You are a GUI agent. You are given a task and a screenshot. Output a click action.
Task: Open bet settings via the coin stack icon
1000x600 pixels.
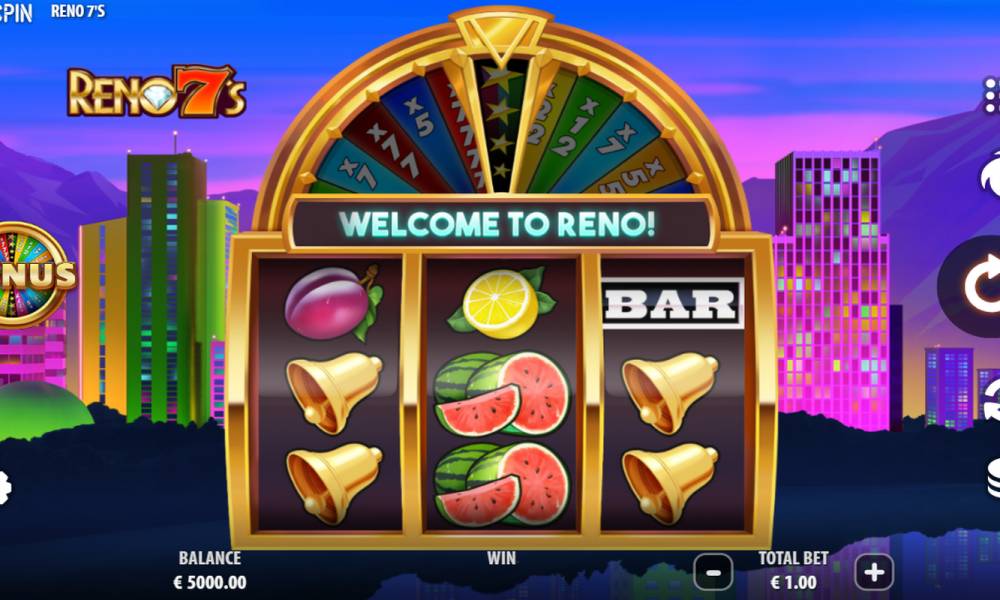click(990, 478)
